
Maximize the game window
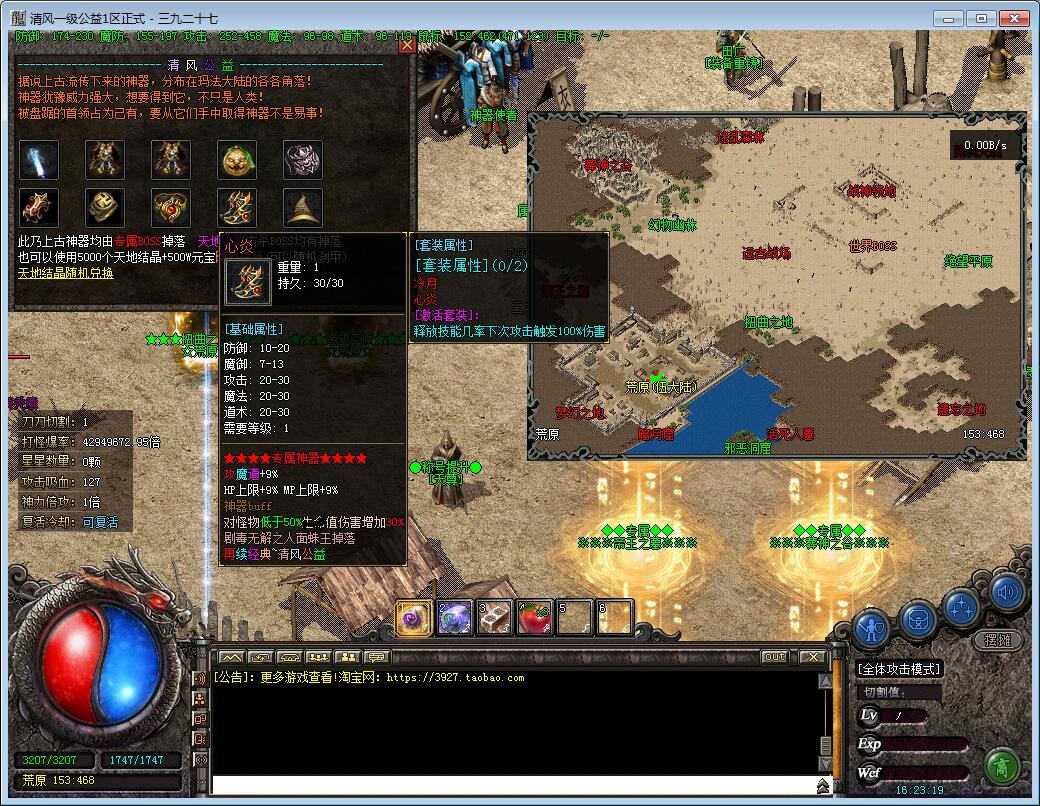pos(982,18)
